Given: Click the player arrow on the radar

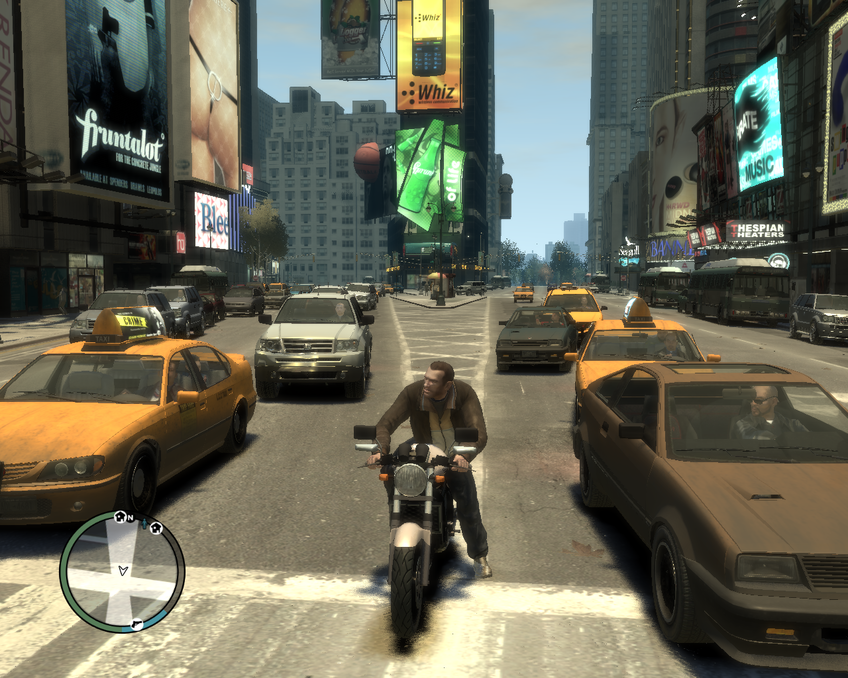Looking at the screenshot, I should click(x=123, y=570).
